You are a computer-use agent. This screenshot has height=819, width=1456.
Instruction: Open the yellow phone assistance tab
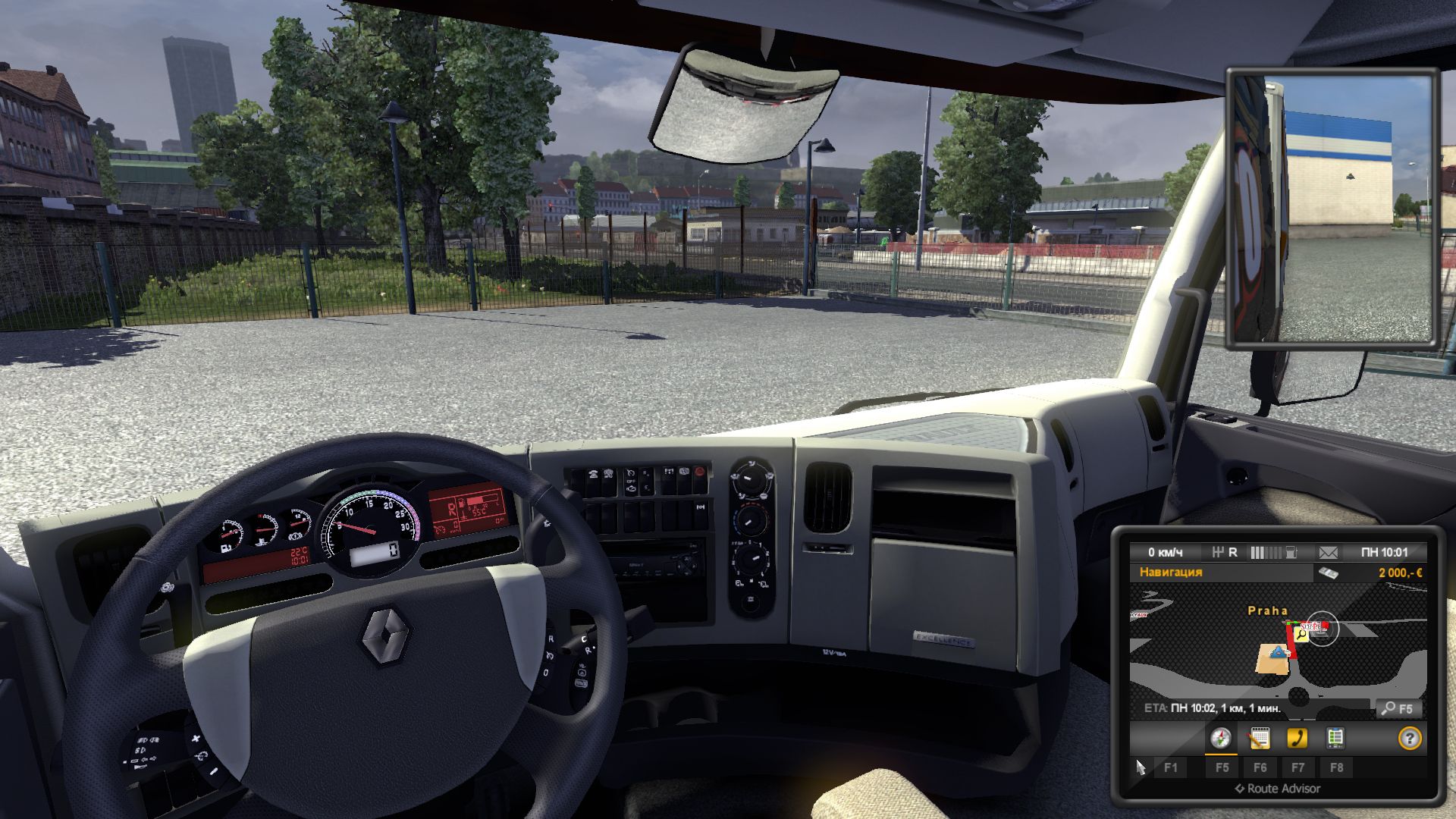(1298, 738)
